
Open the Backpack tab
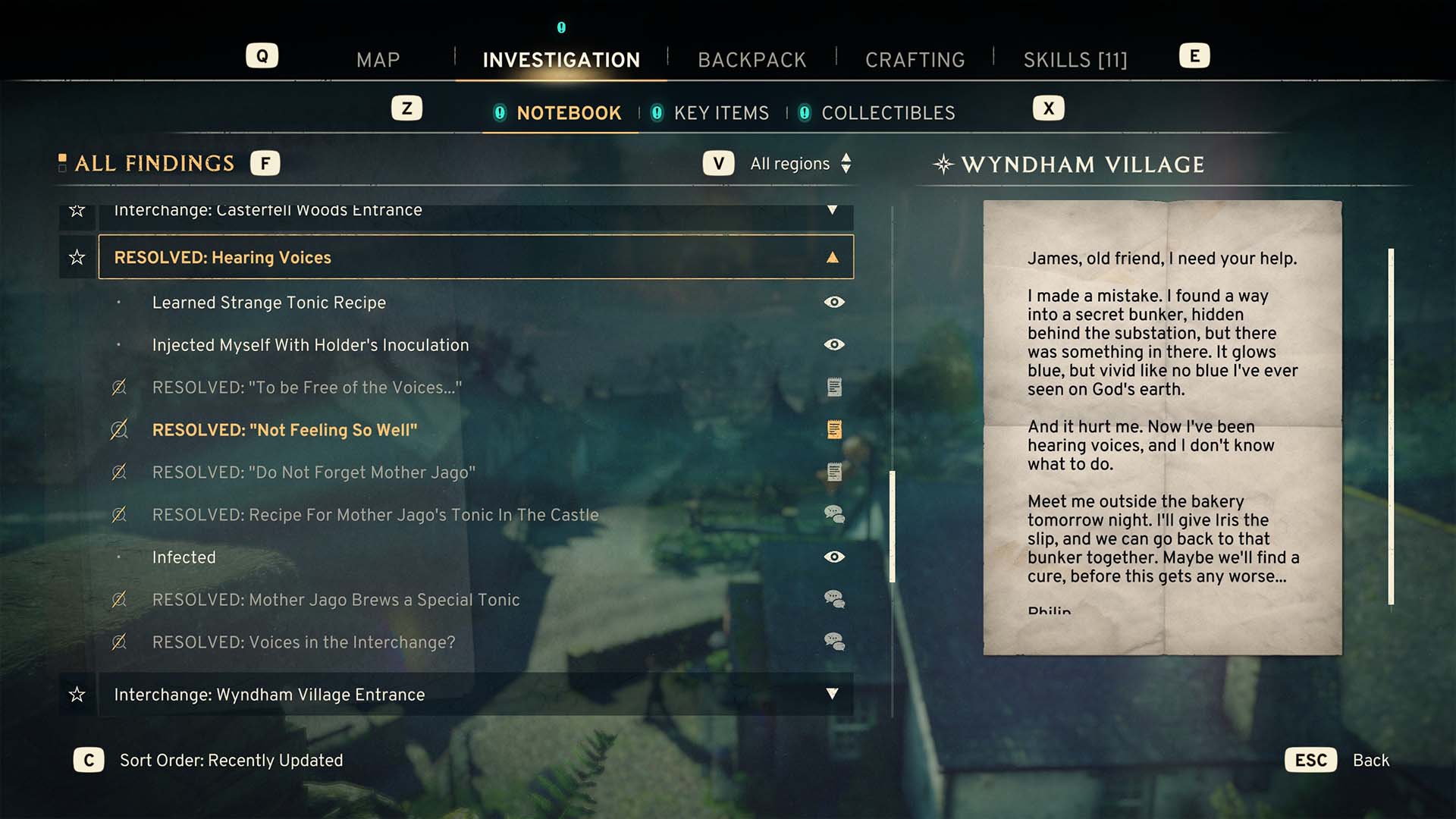point(752,60)
